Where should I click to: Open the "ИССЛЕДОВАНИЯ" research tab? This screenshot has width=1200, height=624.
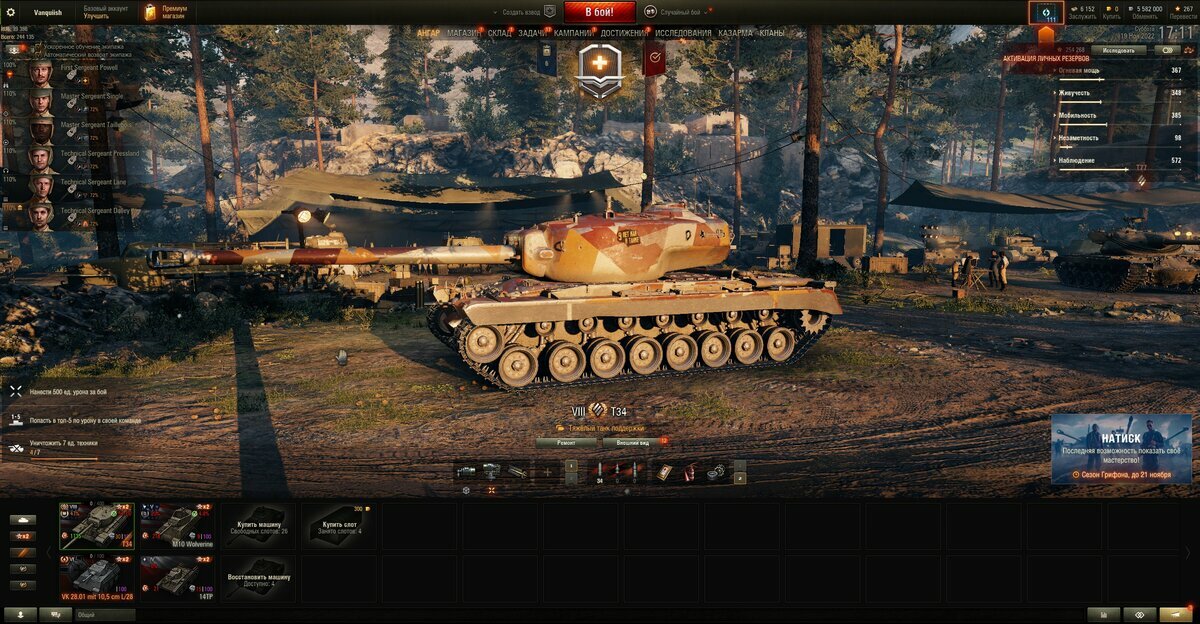(x=684, y=33)
